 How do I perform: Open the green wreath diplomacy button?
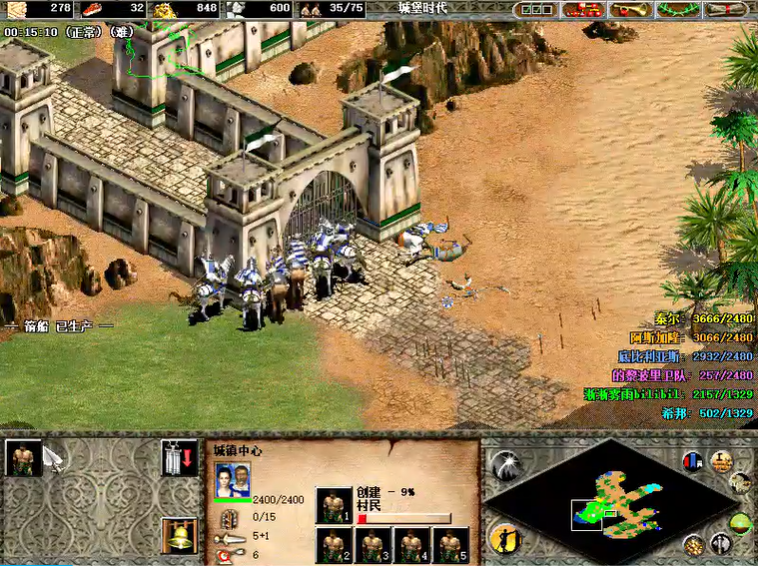(680, 10)
